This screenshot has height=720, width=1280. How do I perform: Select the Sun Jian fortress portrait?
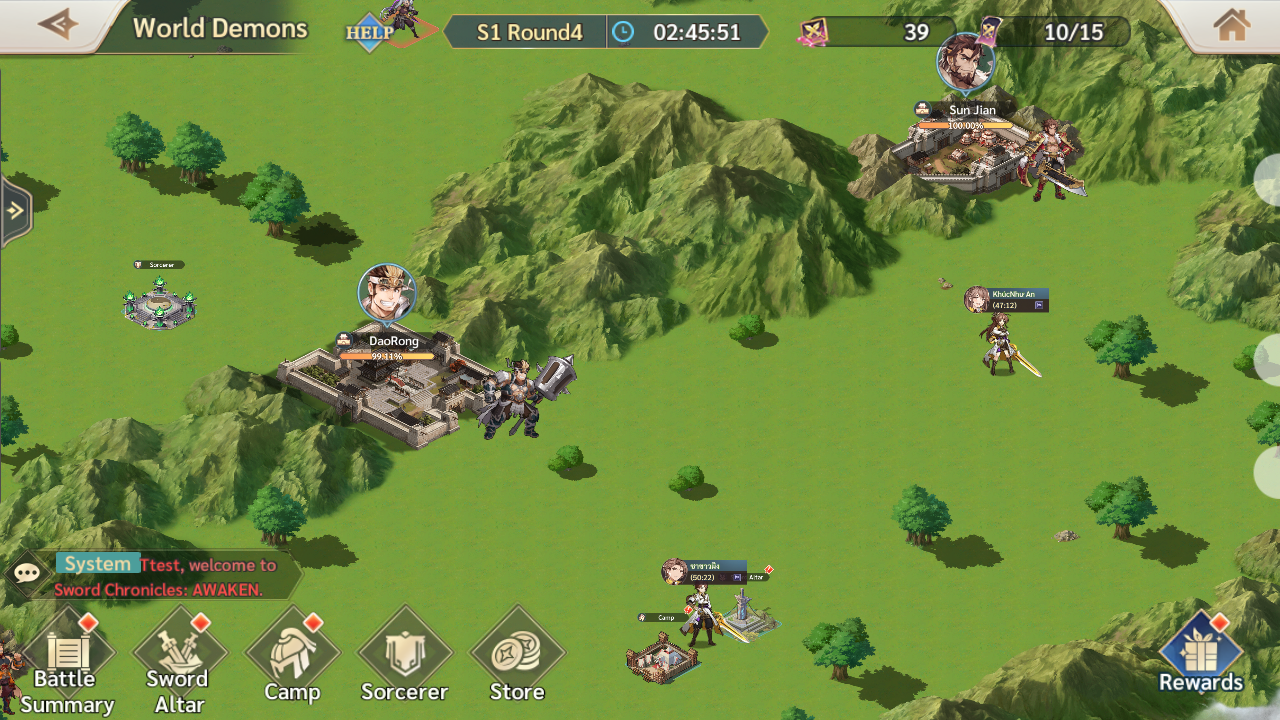click(x=965, y=61)
